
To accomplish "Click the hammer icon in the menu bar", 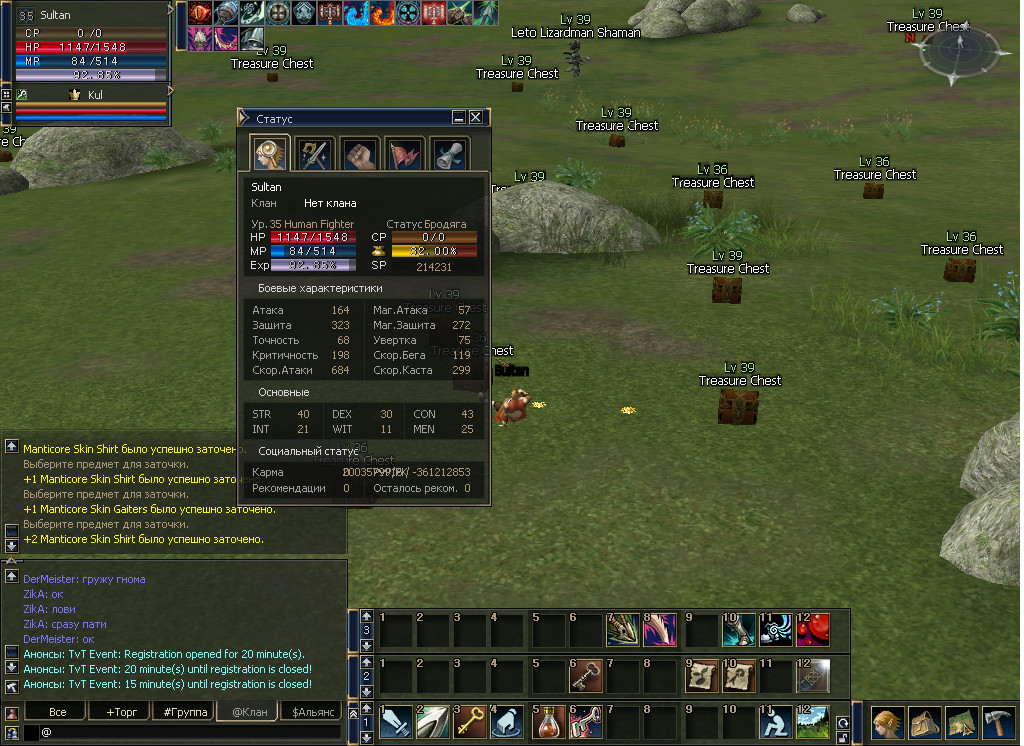I will click(999, 721).
